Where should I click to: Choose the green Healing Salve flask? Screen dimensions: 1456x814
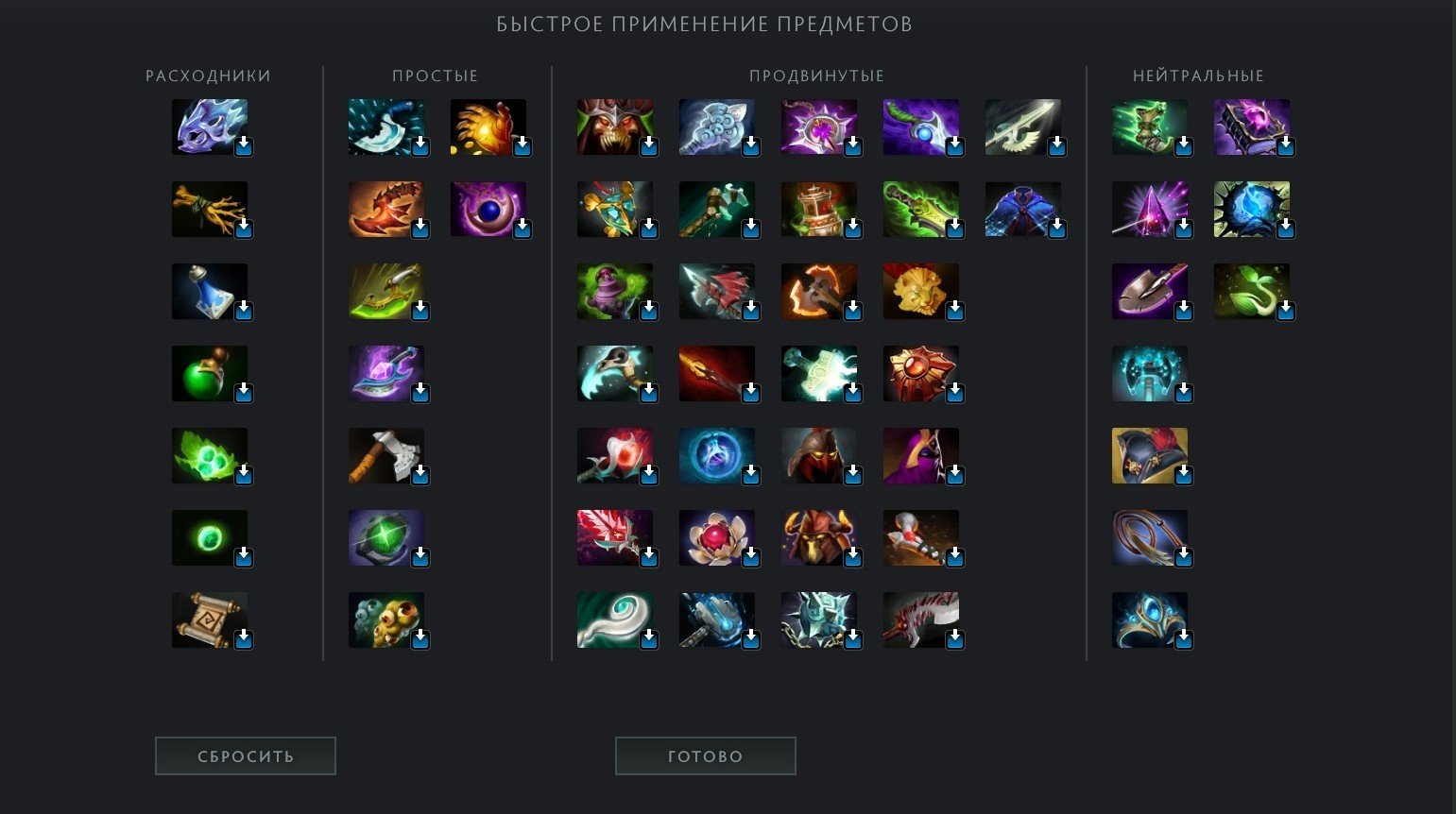[x=210, y=374]
